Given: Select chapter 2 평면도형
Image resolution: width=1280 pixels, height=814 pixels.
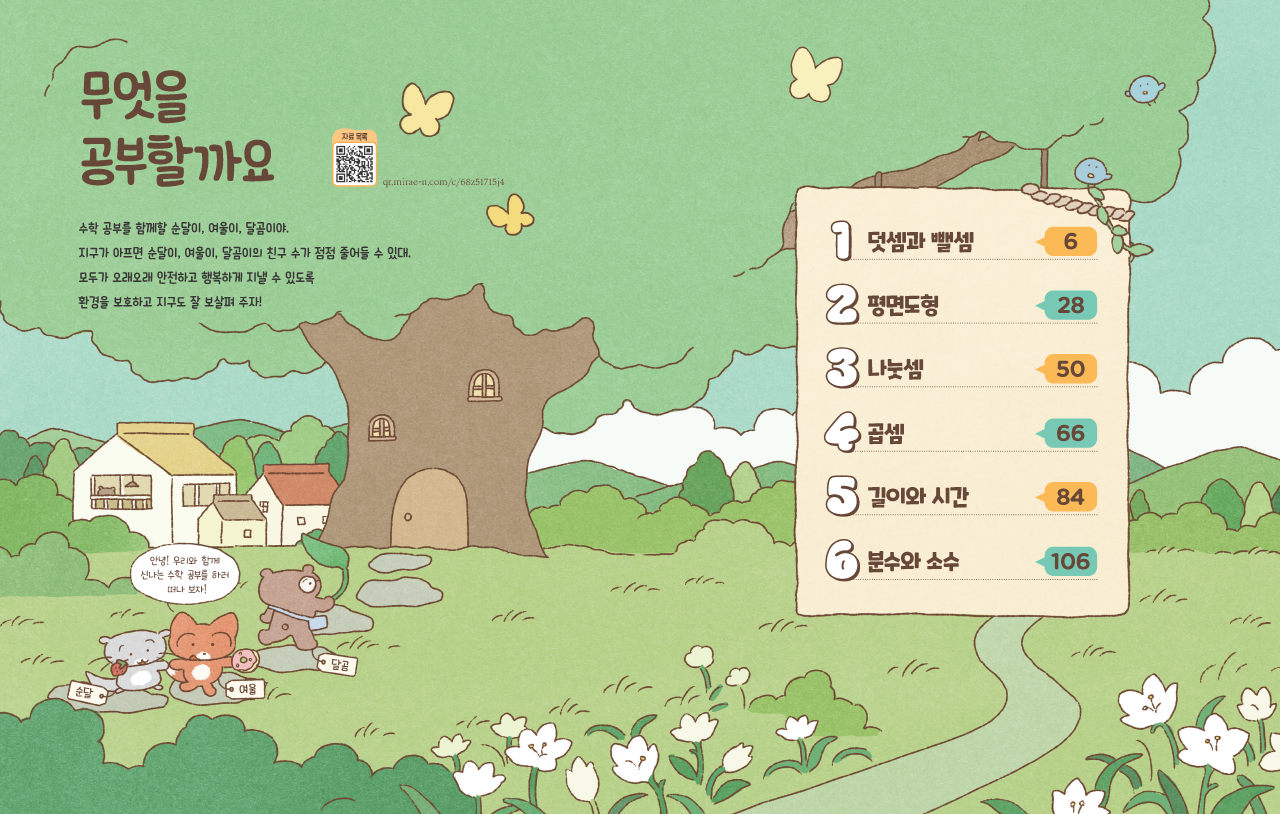Looking at the screenshot, I should (902, 306).
